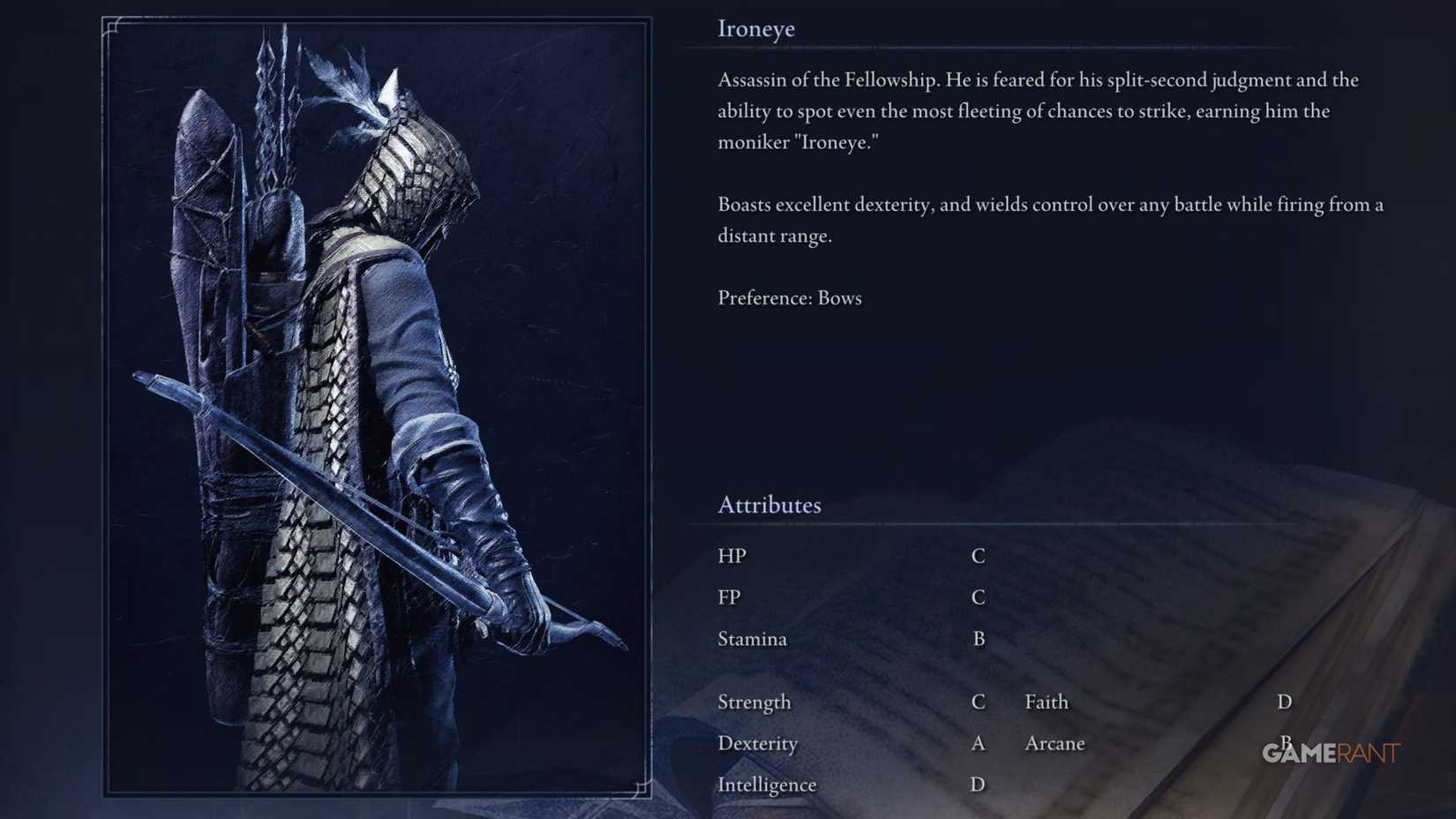Image resolution: width=1456 pixels, height=819 pixels.
Task: Select the Preference: Bows entry
Action: pyautogui.click(x=789, y=298)
